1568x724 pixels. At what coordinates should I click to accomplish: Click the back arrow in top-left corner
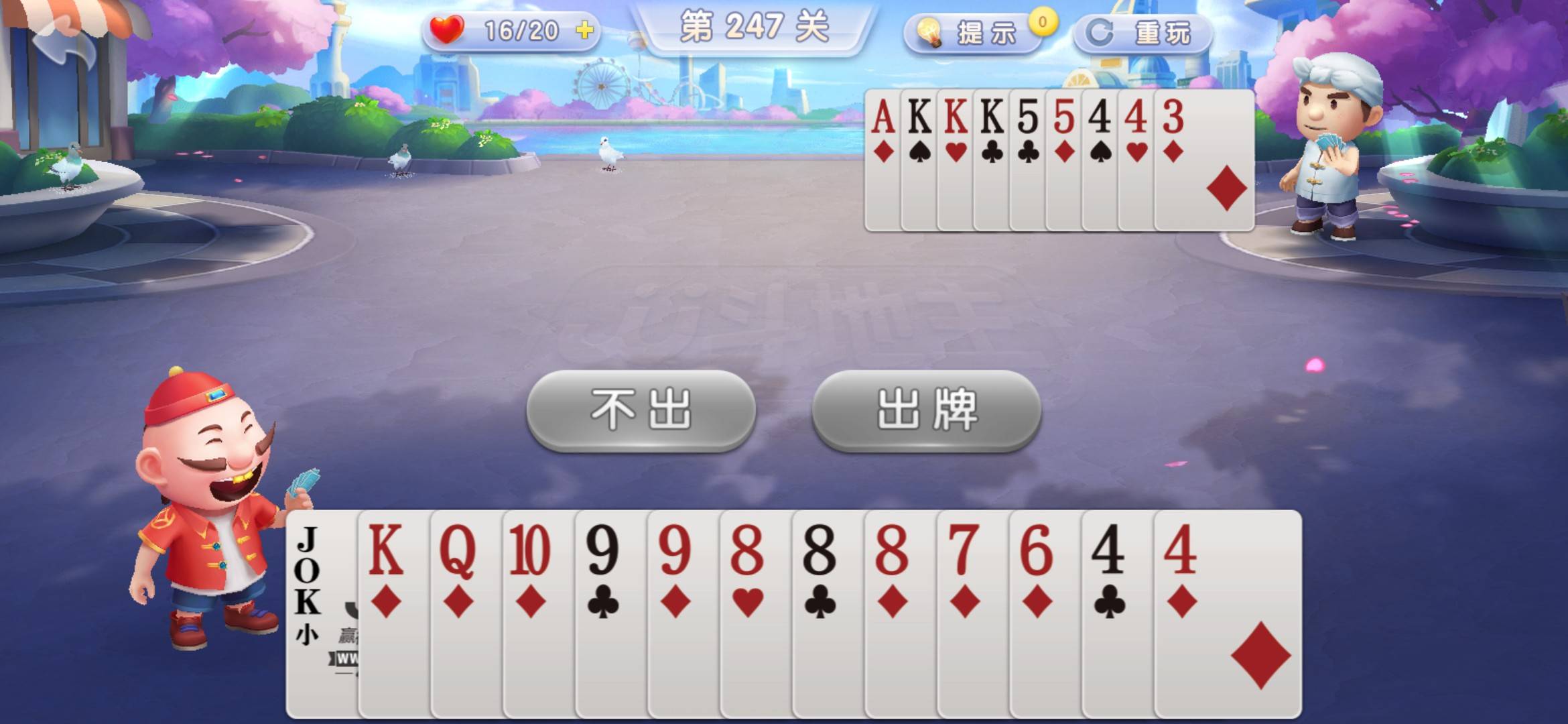(64, 42)
